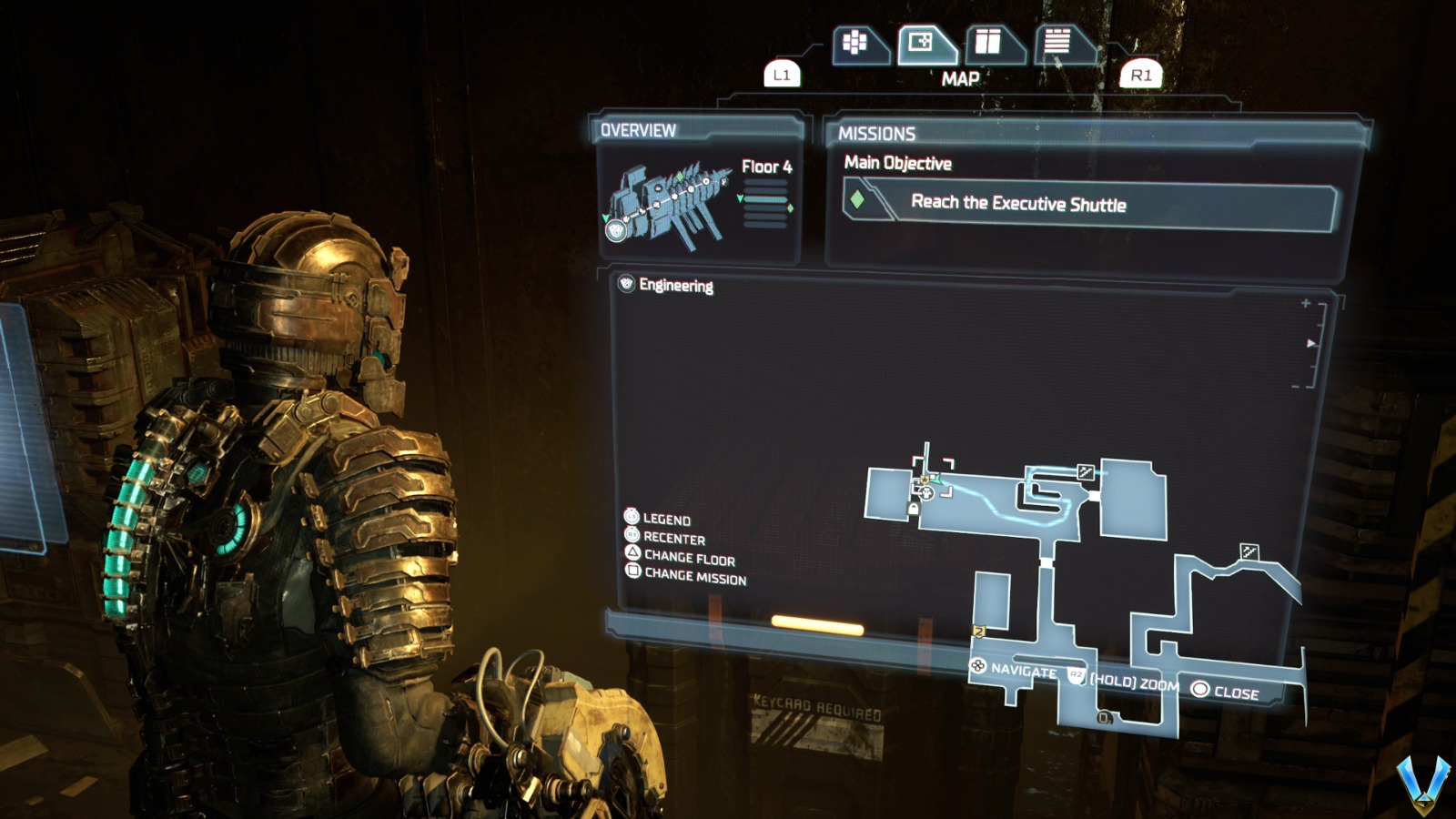Expand the map with the plus zoom control

point(1305,302)
